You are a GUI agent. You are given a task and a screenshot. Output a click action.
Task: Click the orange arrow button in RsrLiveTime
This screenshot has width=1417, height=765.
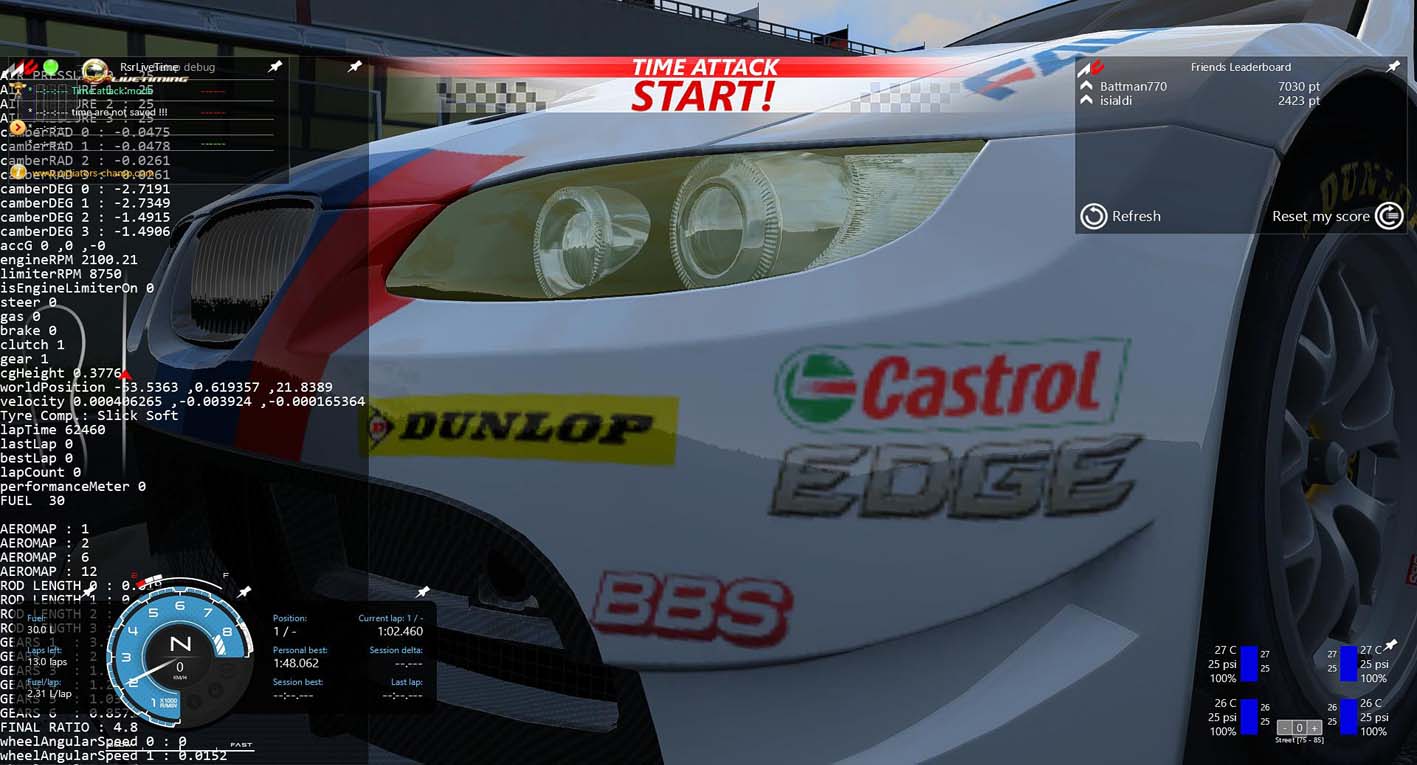[18, 128]
